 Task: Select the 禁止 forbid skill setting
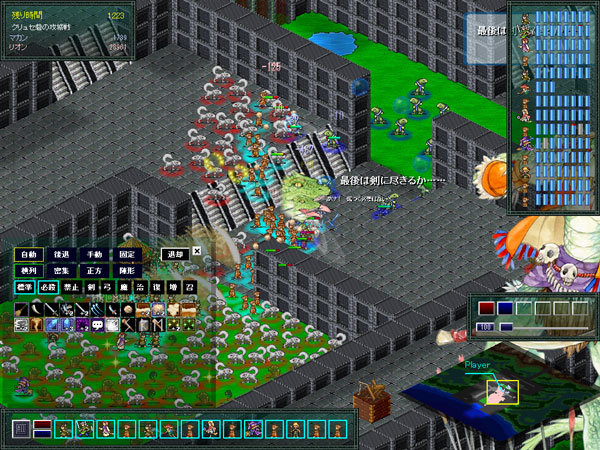pos(70,288)
